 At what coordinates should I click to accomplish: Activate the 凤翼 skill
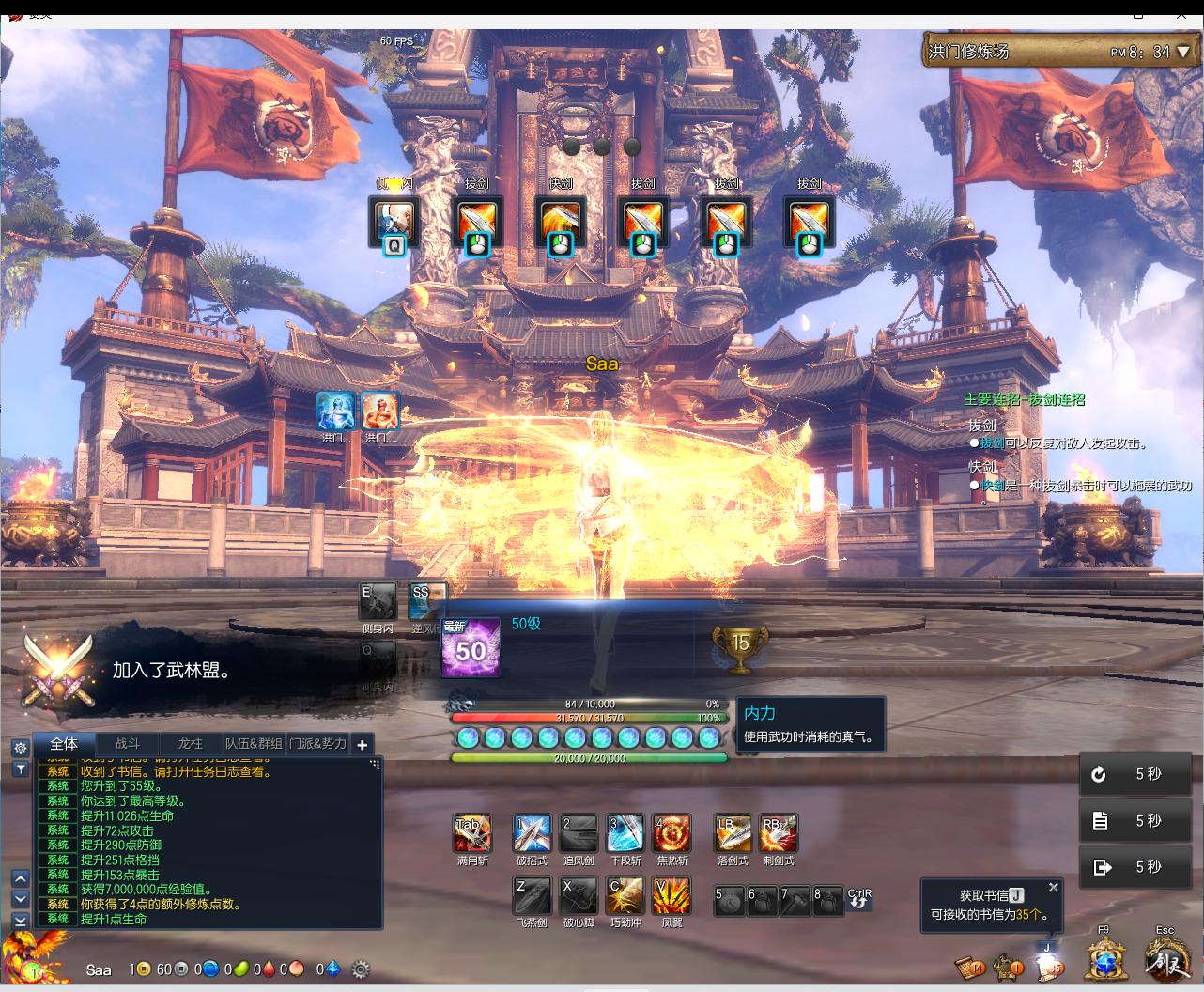671,896
